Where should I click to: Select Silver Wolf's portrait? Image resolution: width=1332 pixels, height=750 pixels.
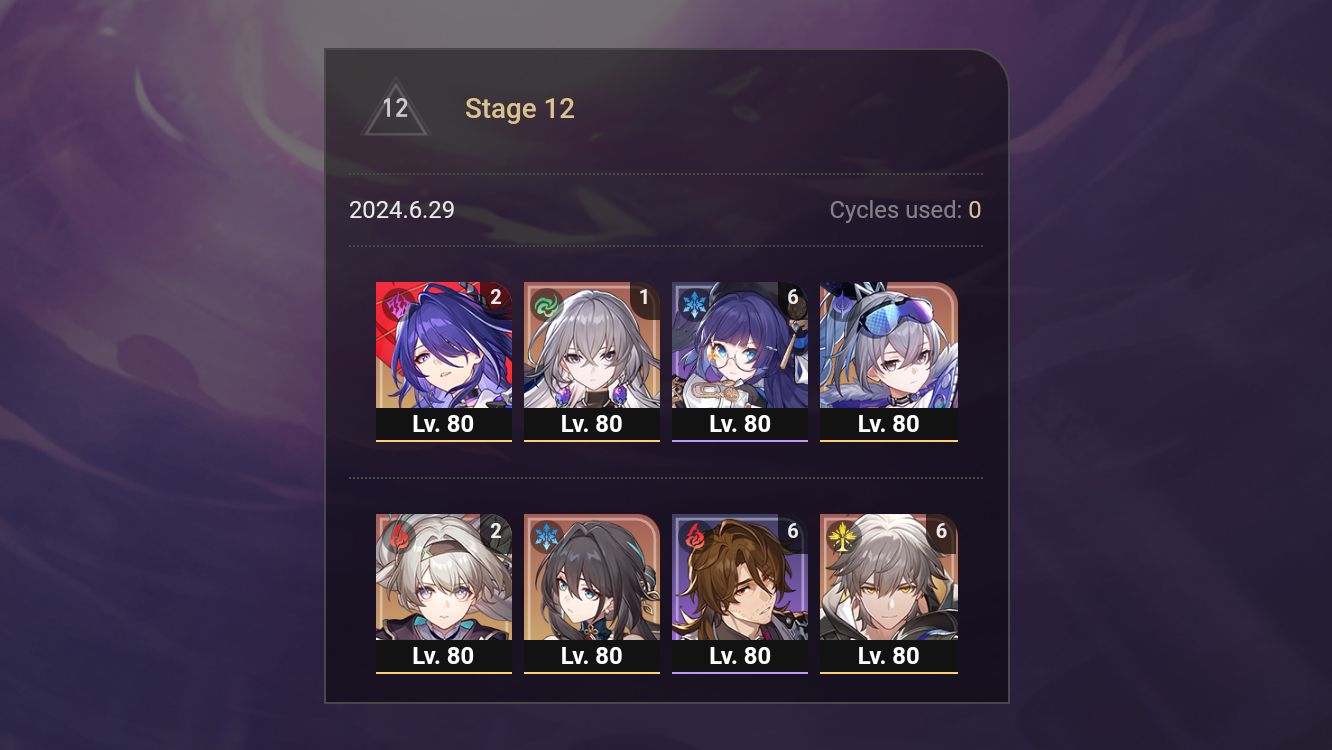coord(888,350)
